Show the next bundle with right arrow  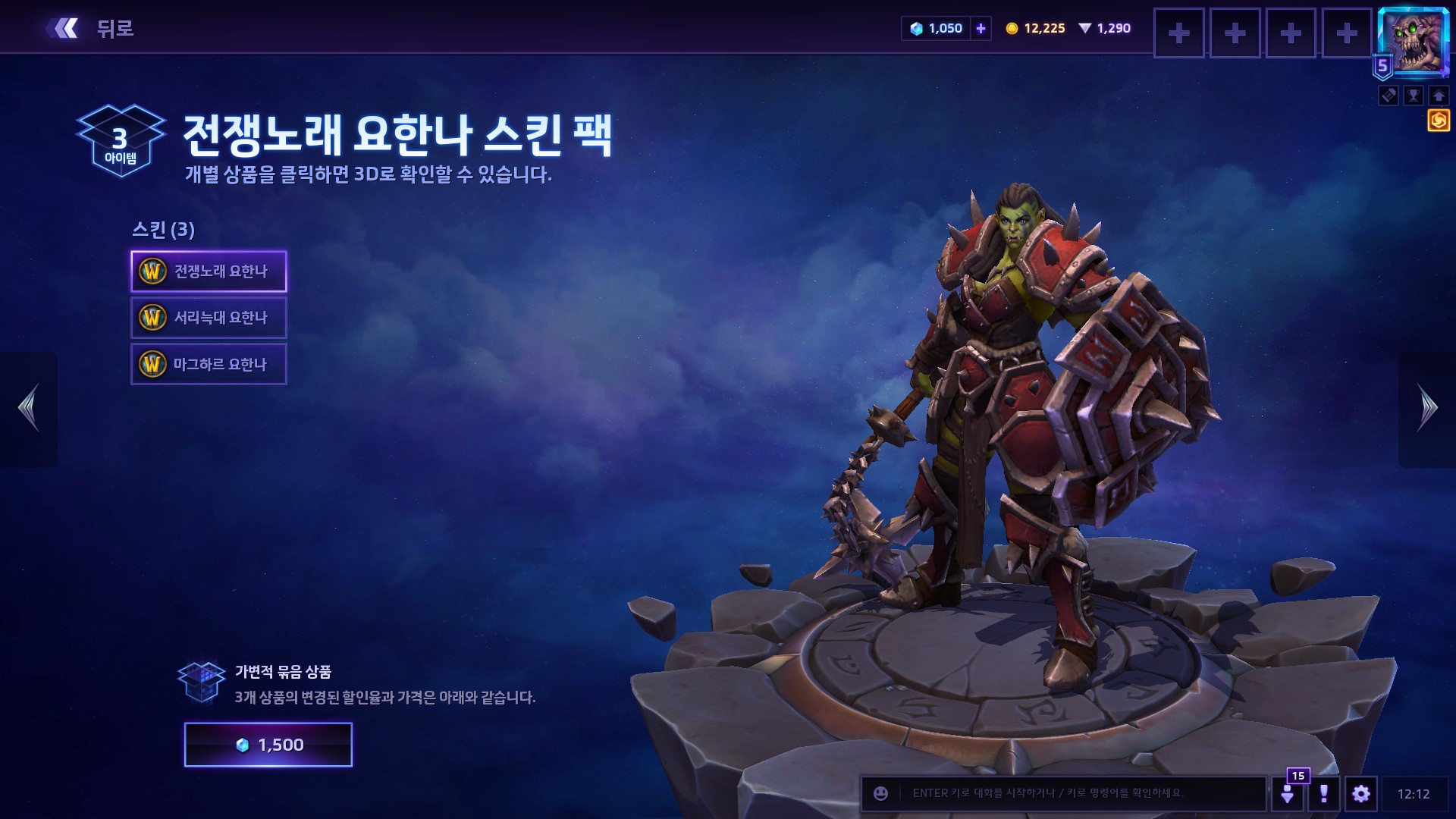(1427, 409)
